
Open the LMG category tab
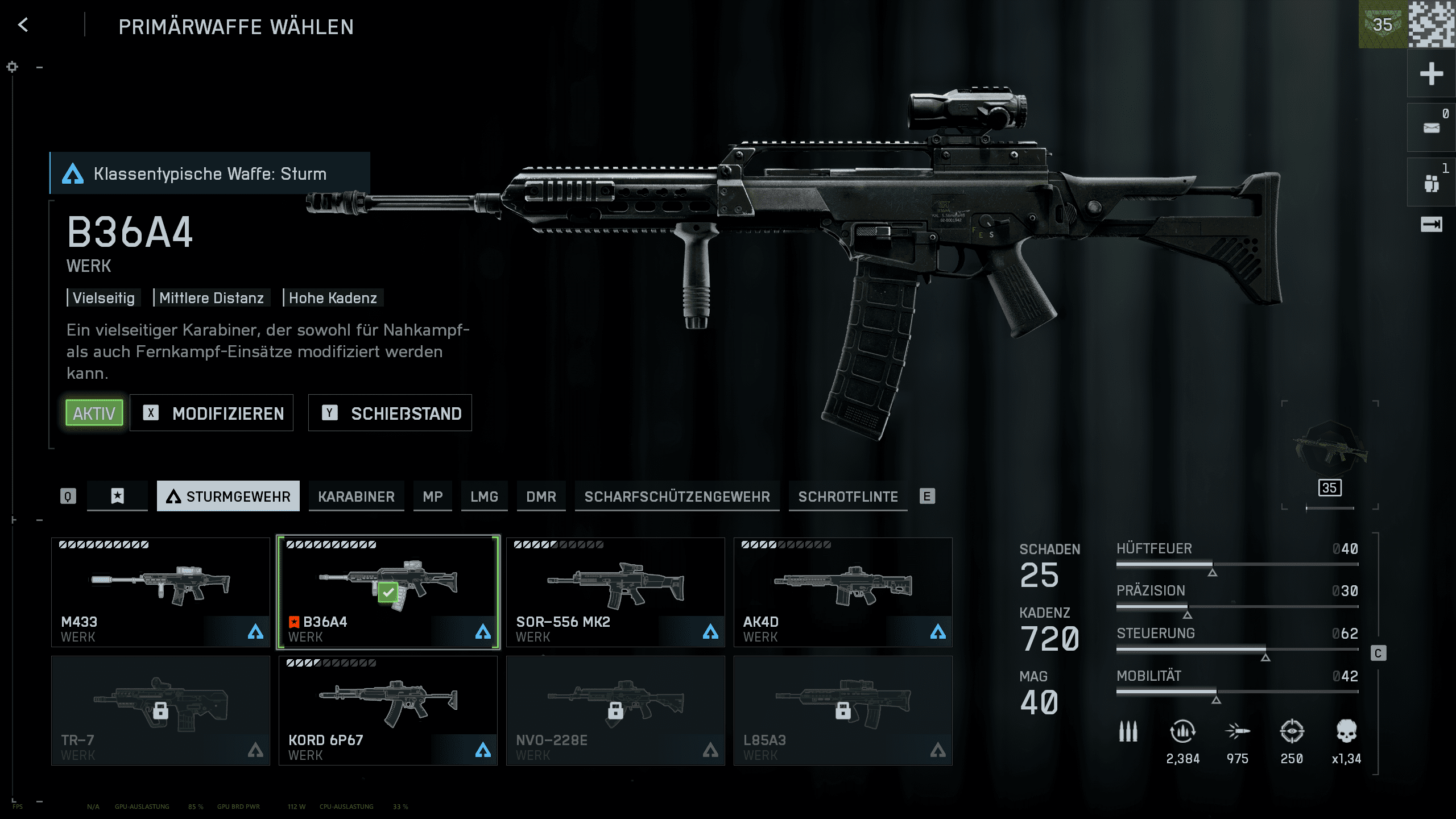[x=484, y=497]
